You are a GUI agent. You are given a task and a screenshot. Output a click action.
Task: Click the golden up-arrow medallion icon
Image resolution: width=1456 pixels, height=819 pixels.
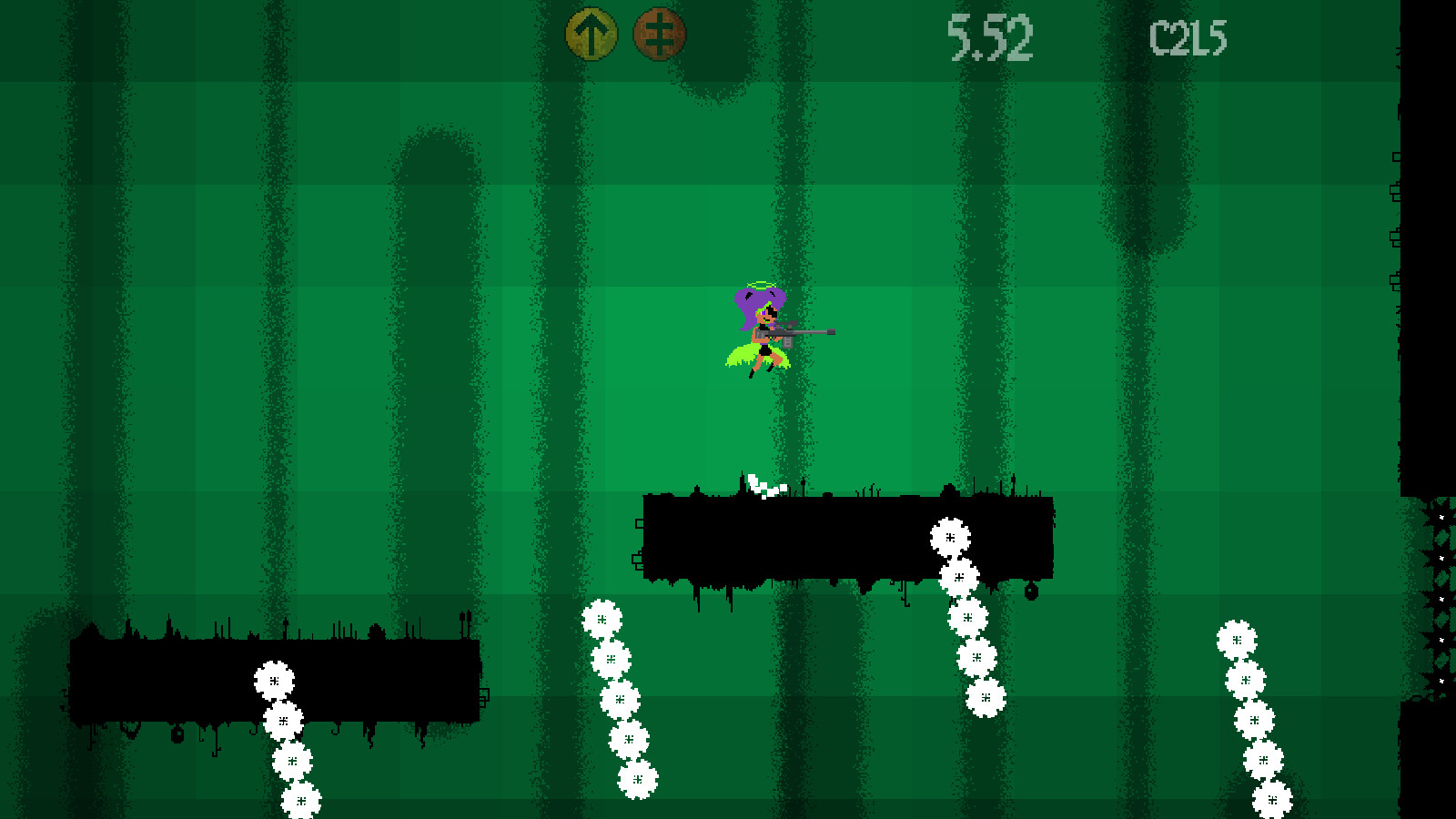[590, 34]
